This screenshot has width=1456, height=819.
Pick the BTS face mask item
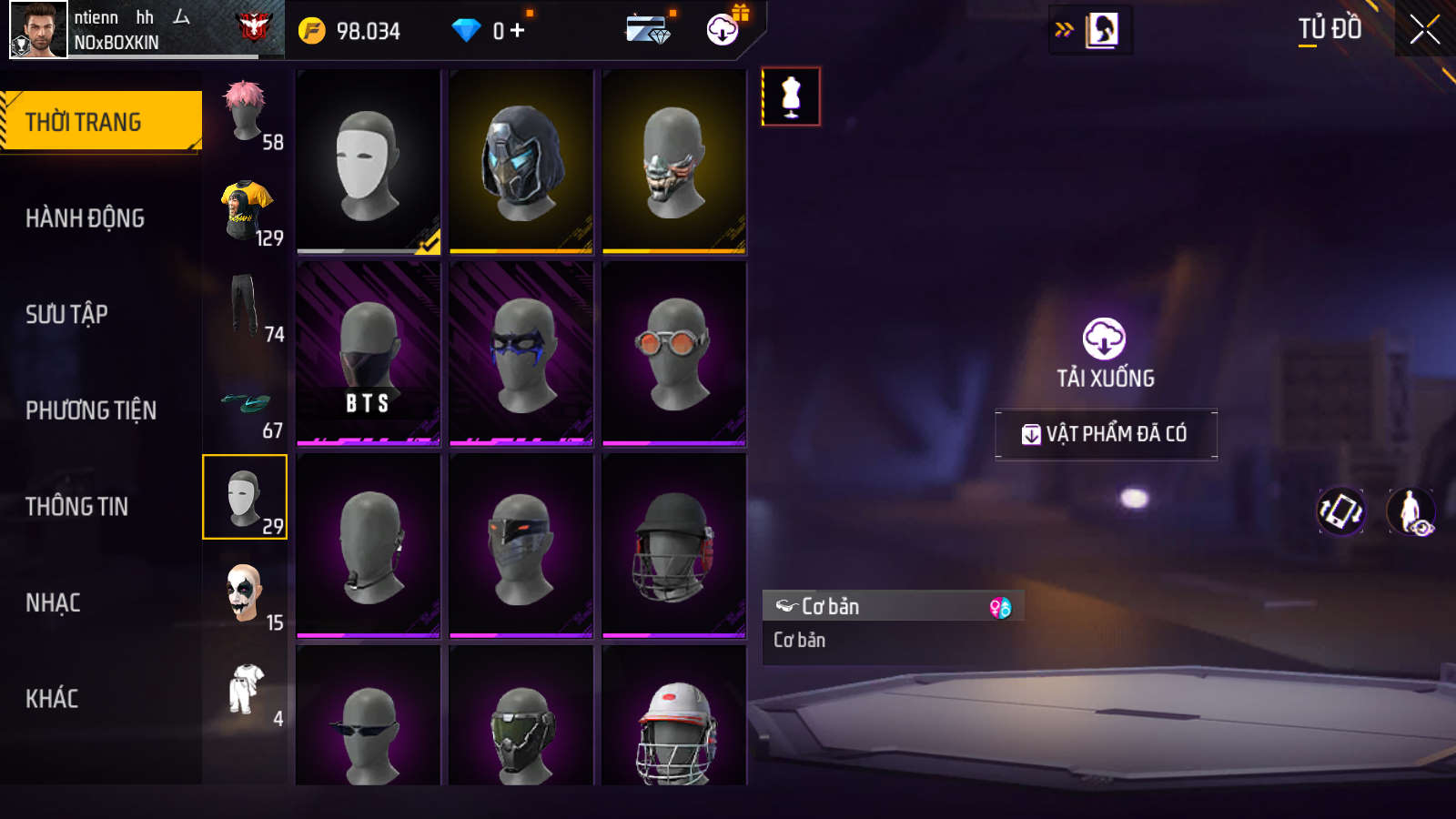tap(369, 354)
